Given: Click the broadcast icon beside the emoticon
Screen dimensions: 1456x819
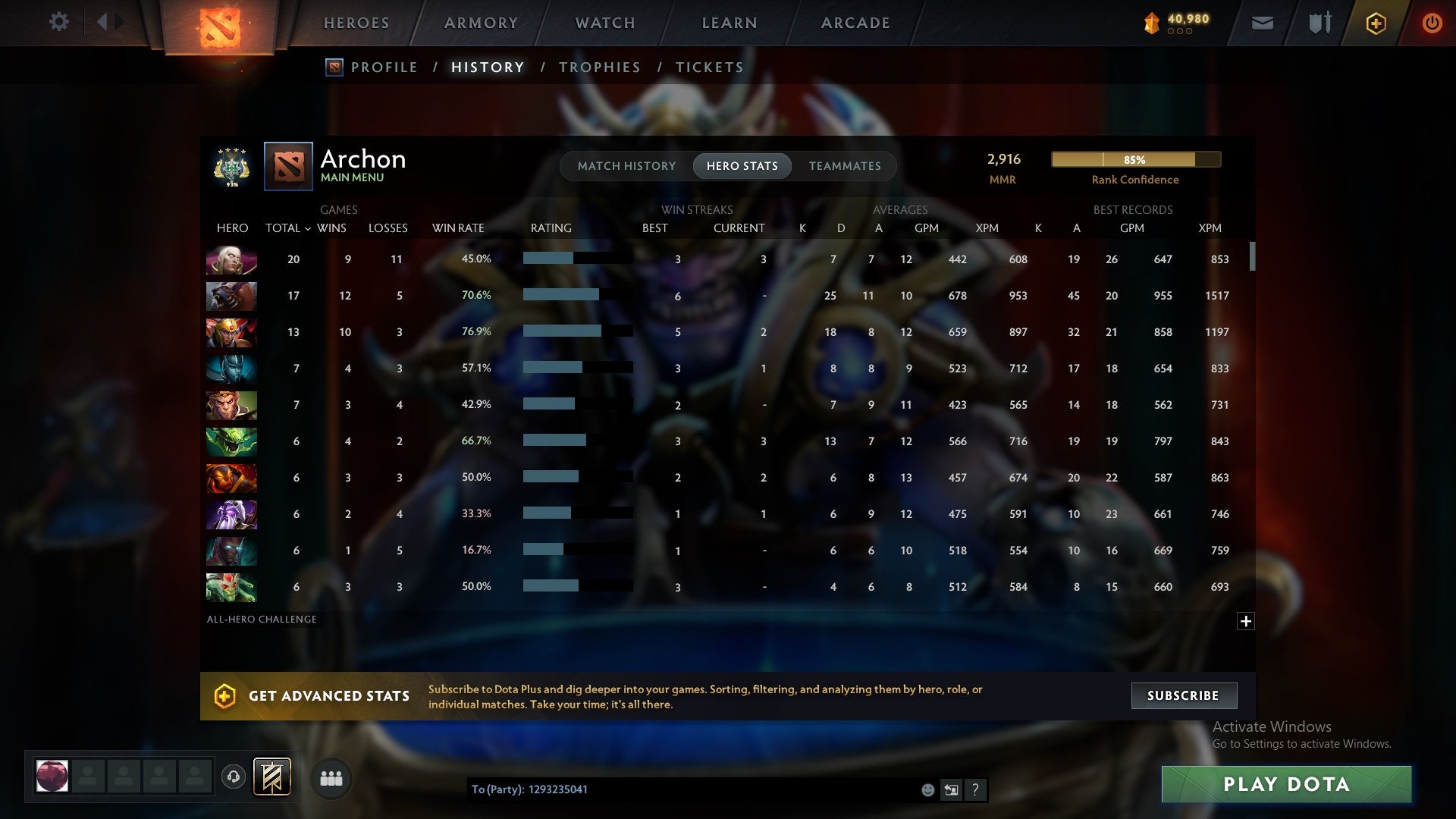Looking at the screenshot, I should tap(952, 790).
